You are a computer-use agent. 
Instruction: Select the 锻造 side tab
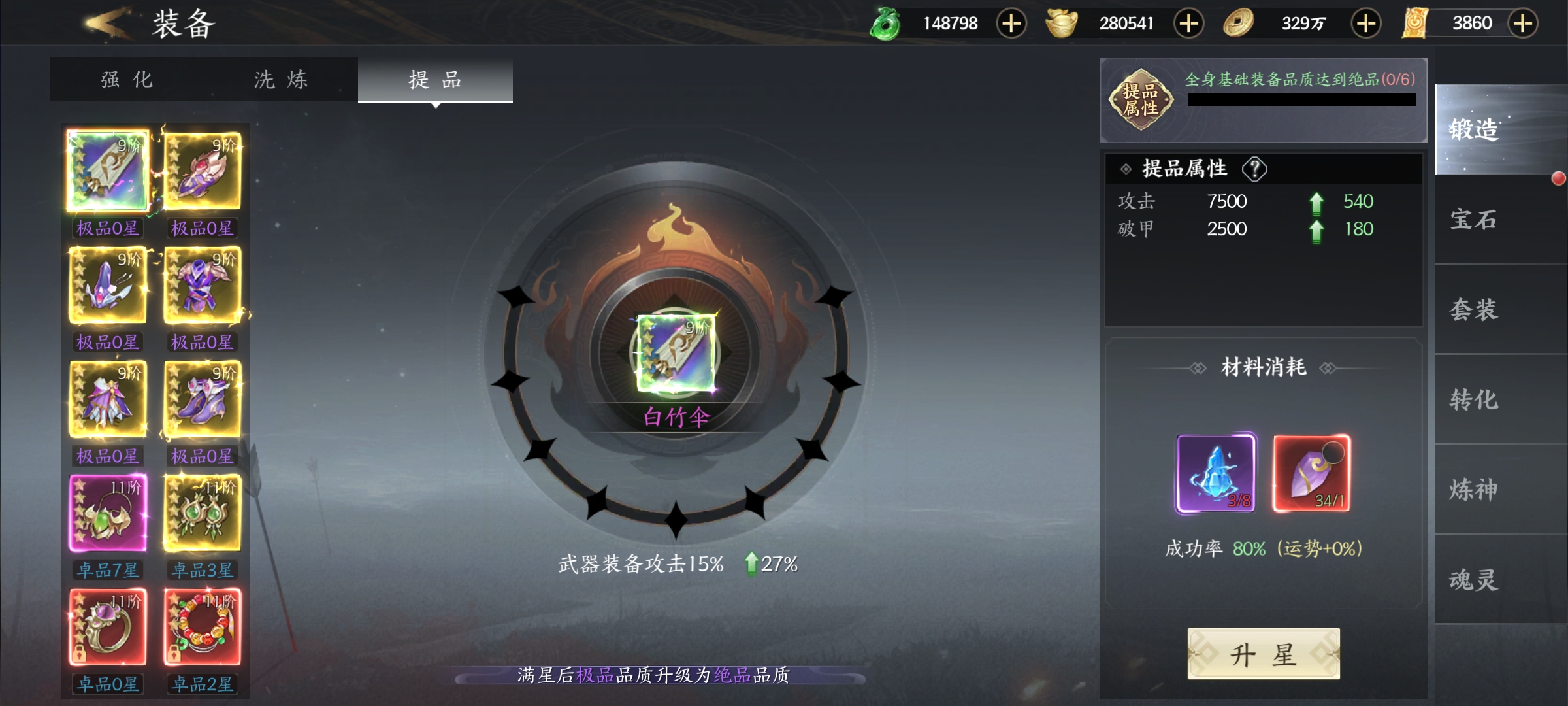click(1474, 129)
